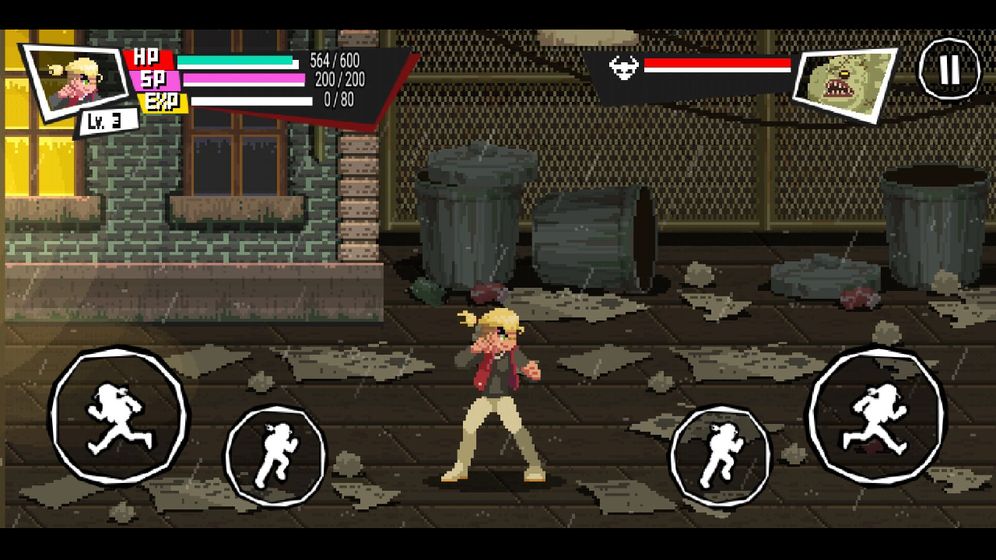Tap the large running-figure button on the right
The height and width of the screenshot is (560, 996).
(876, 416)
